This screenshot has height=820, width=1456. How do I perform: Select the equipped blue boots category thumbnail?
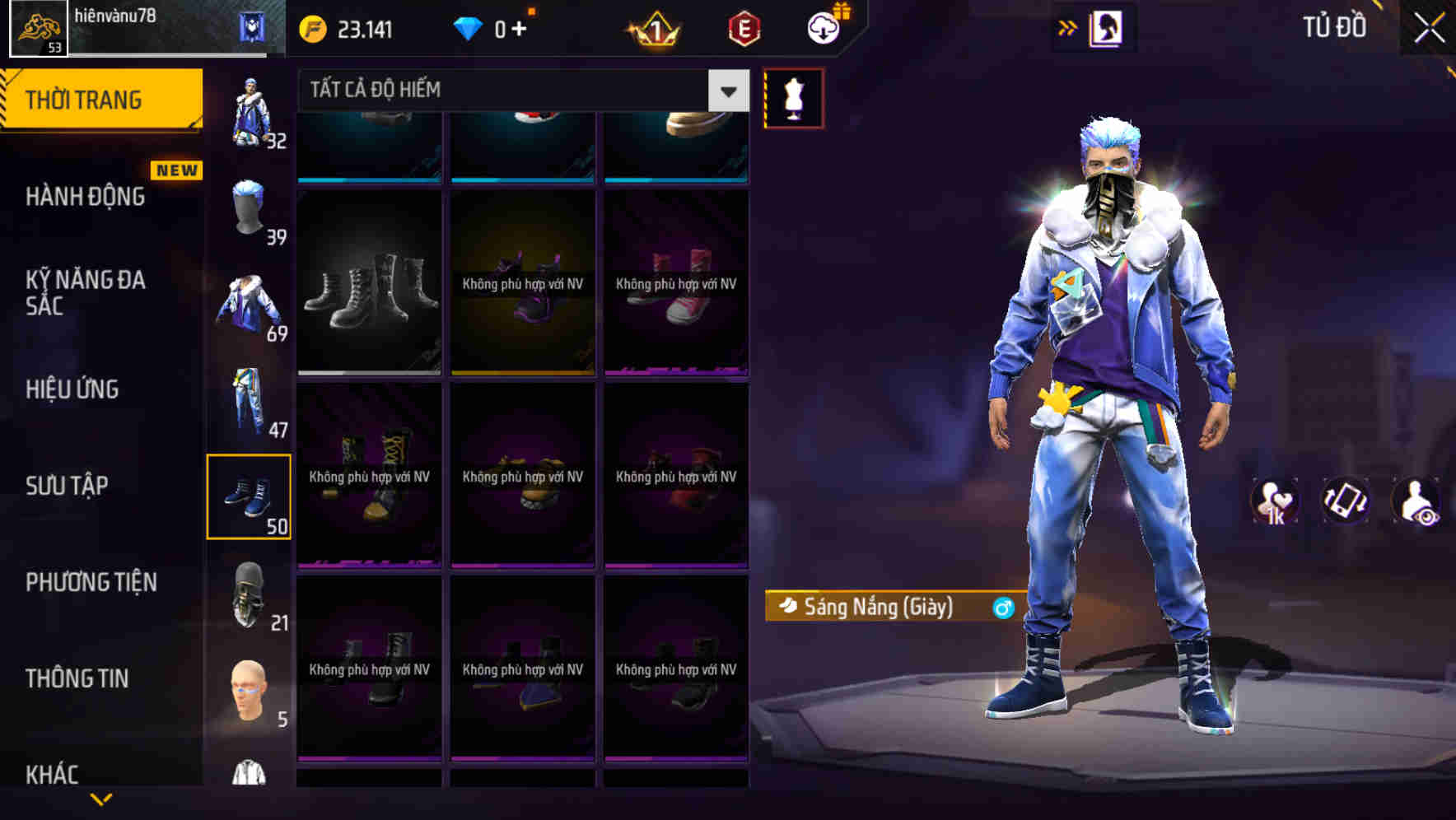coord(250,494)
